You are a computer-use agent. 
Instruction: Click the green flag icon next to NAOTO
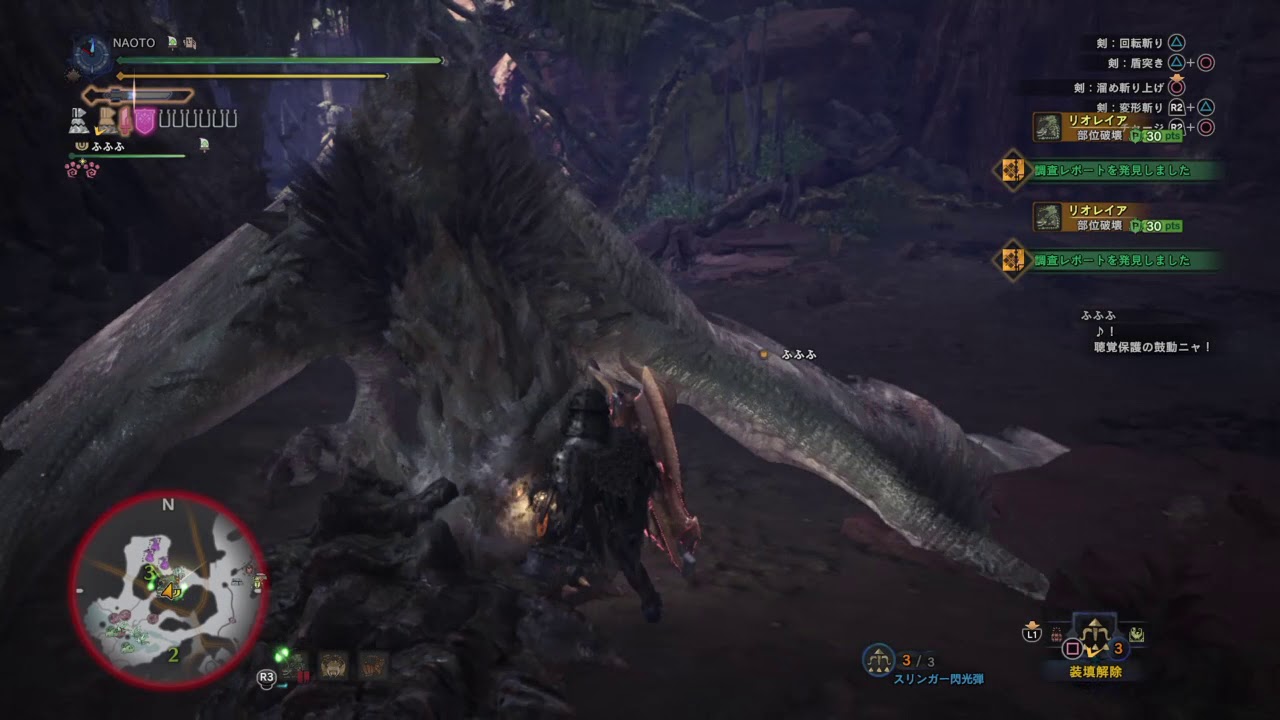coord(172,43)
